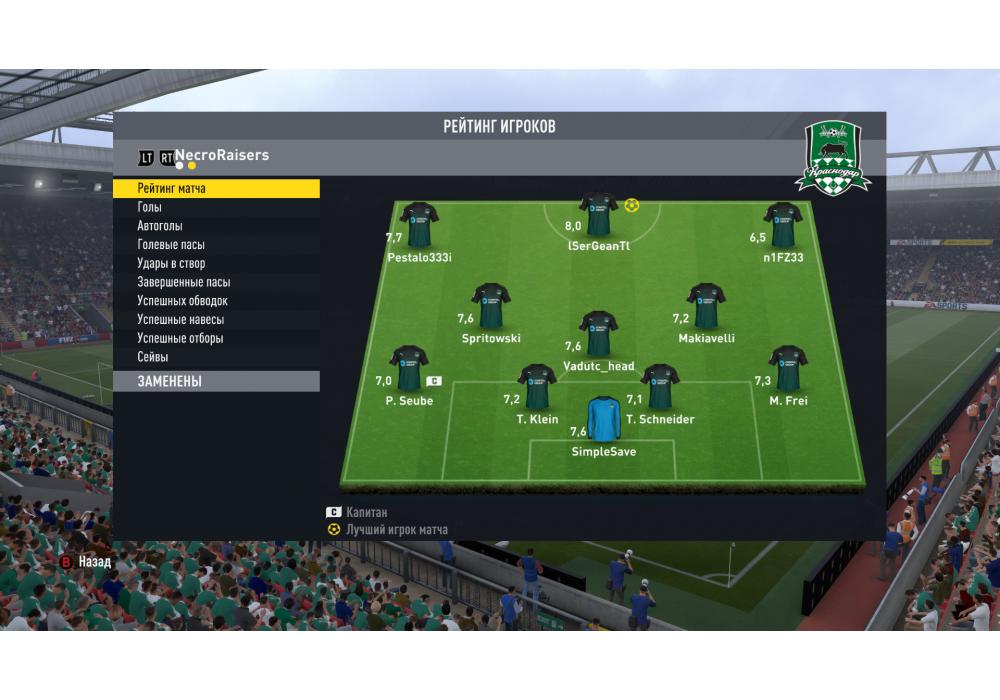This screenshot has width=1000, height=700.
Task: Select captain P. Seube
Action: (409, 368)
